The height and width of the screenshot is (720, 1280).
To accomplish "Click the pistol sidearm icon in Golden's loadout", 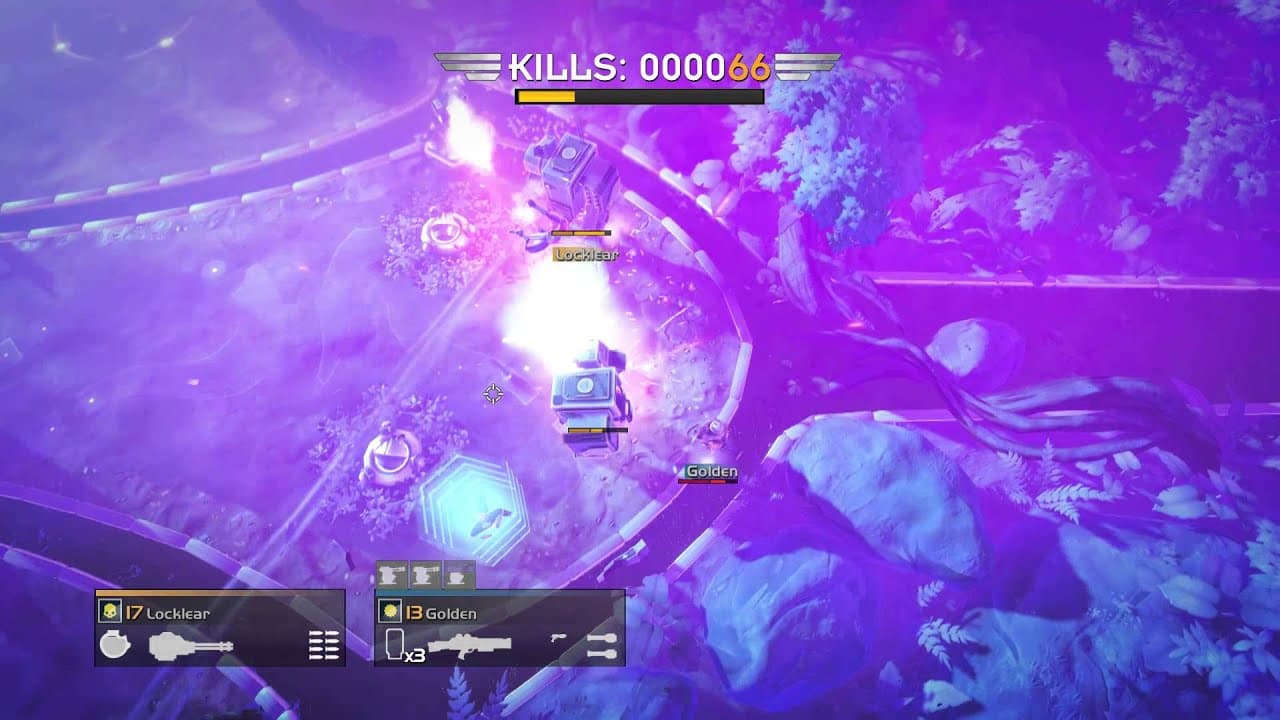I will (557, 640).
